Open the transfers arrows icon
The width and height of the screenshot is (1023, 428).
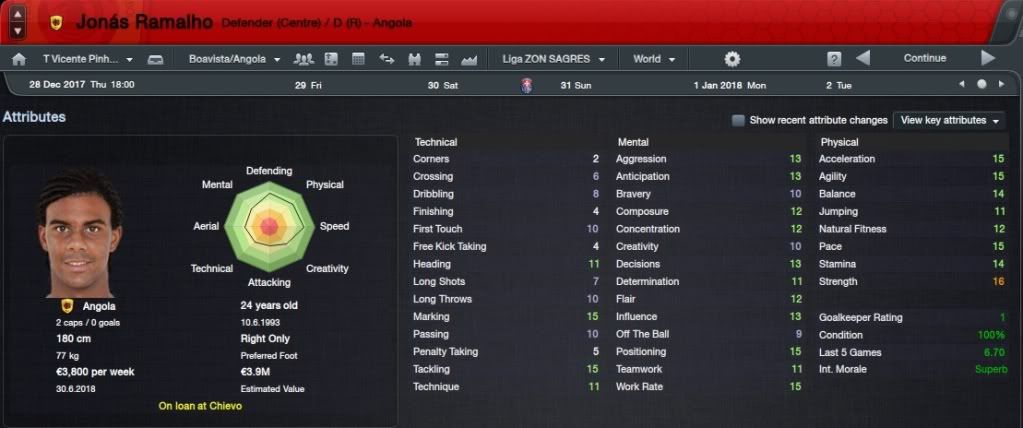coord(387,59)
